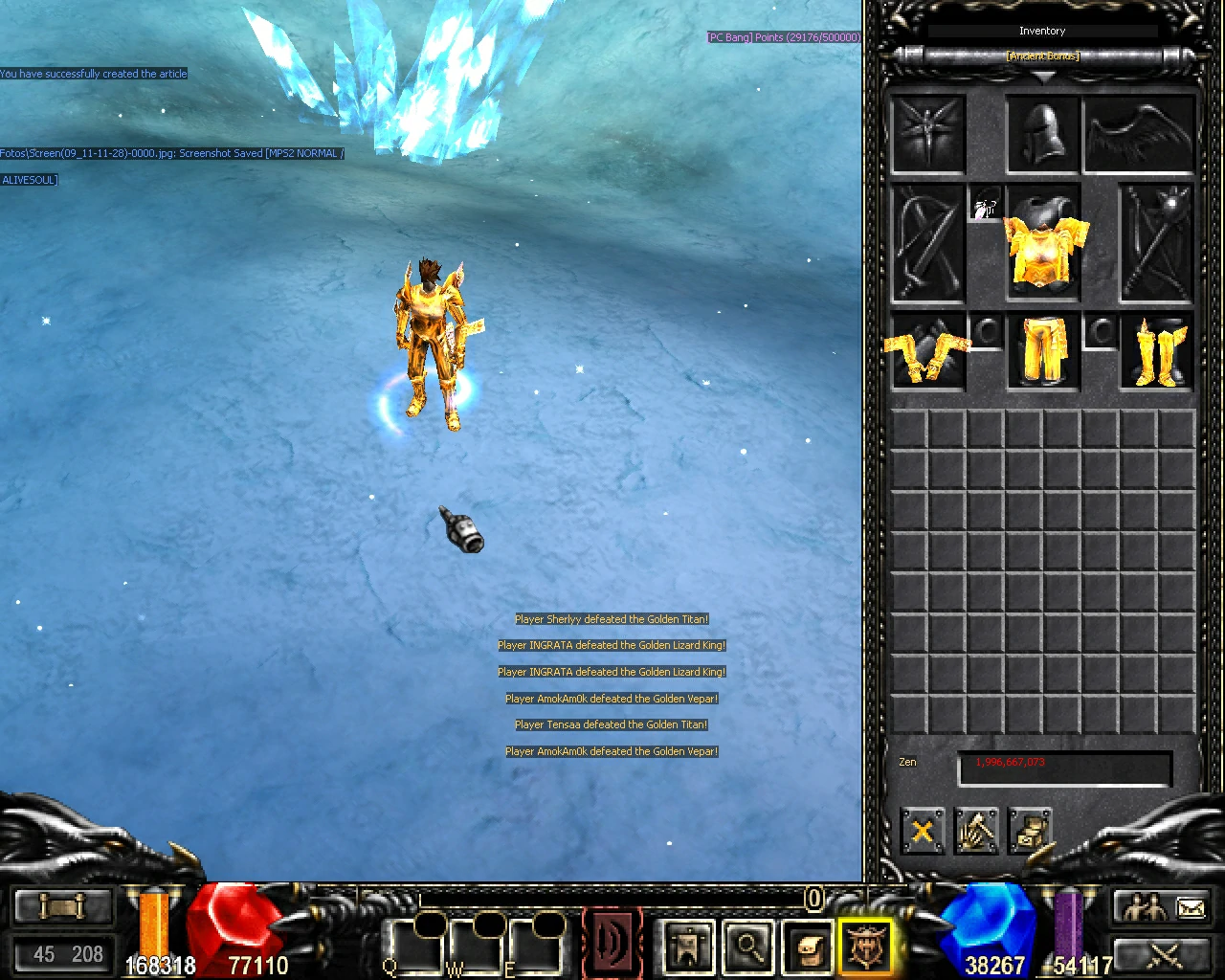Select the repair hammer icon in the inventory panel
Screen dimensions: 1225x980
(976, 831)
